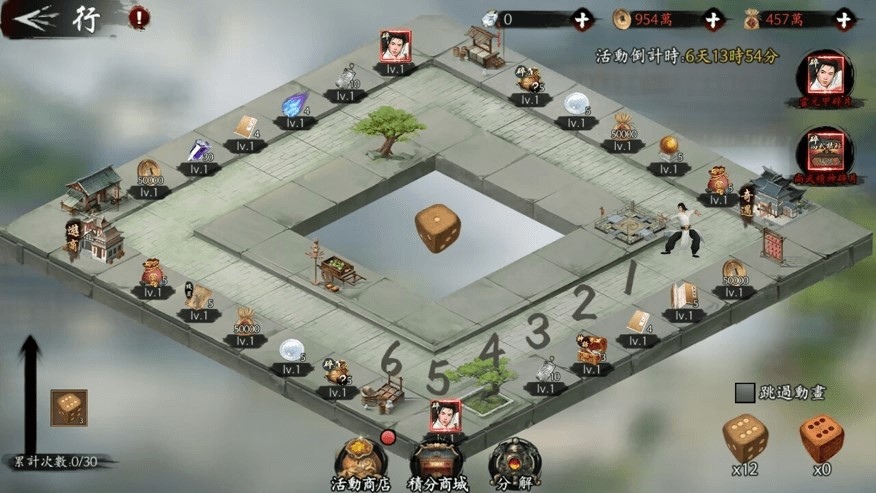
Task: Add more silver ingot currency
Action: click(582, 19)
